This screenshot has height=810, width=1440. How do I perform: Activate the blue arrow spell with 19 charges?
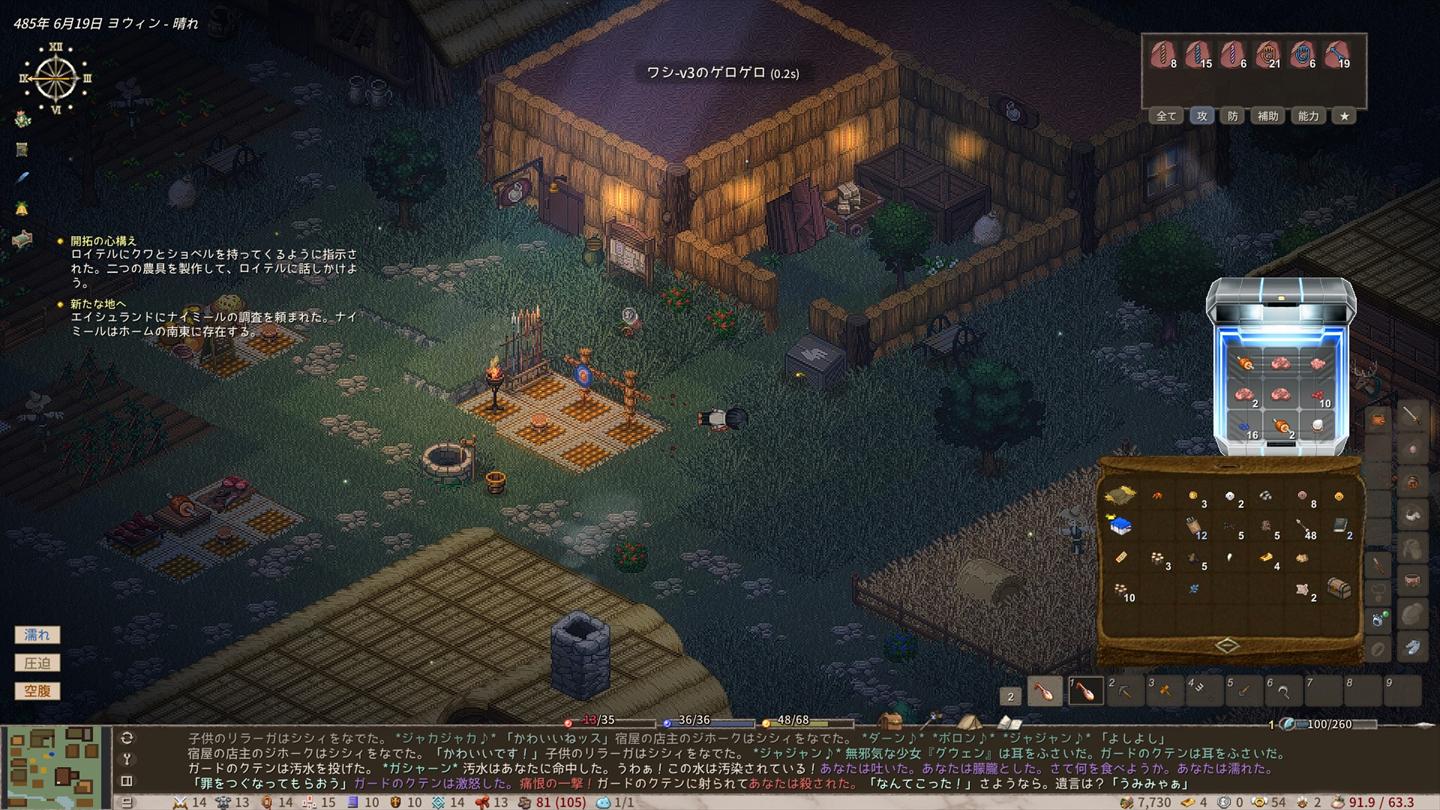[x=1336, y=55]
